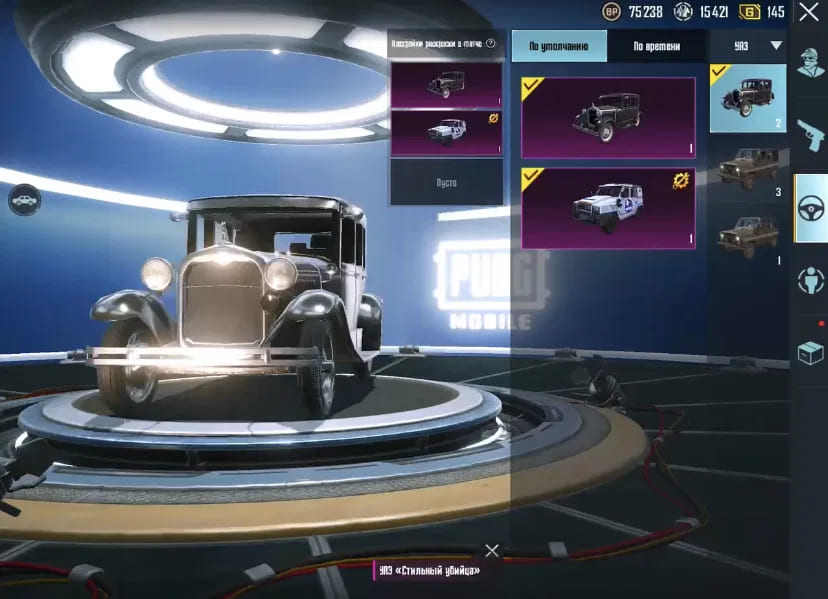Open the parachute figure category

coord(810,281)
